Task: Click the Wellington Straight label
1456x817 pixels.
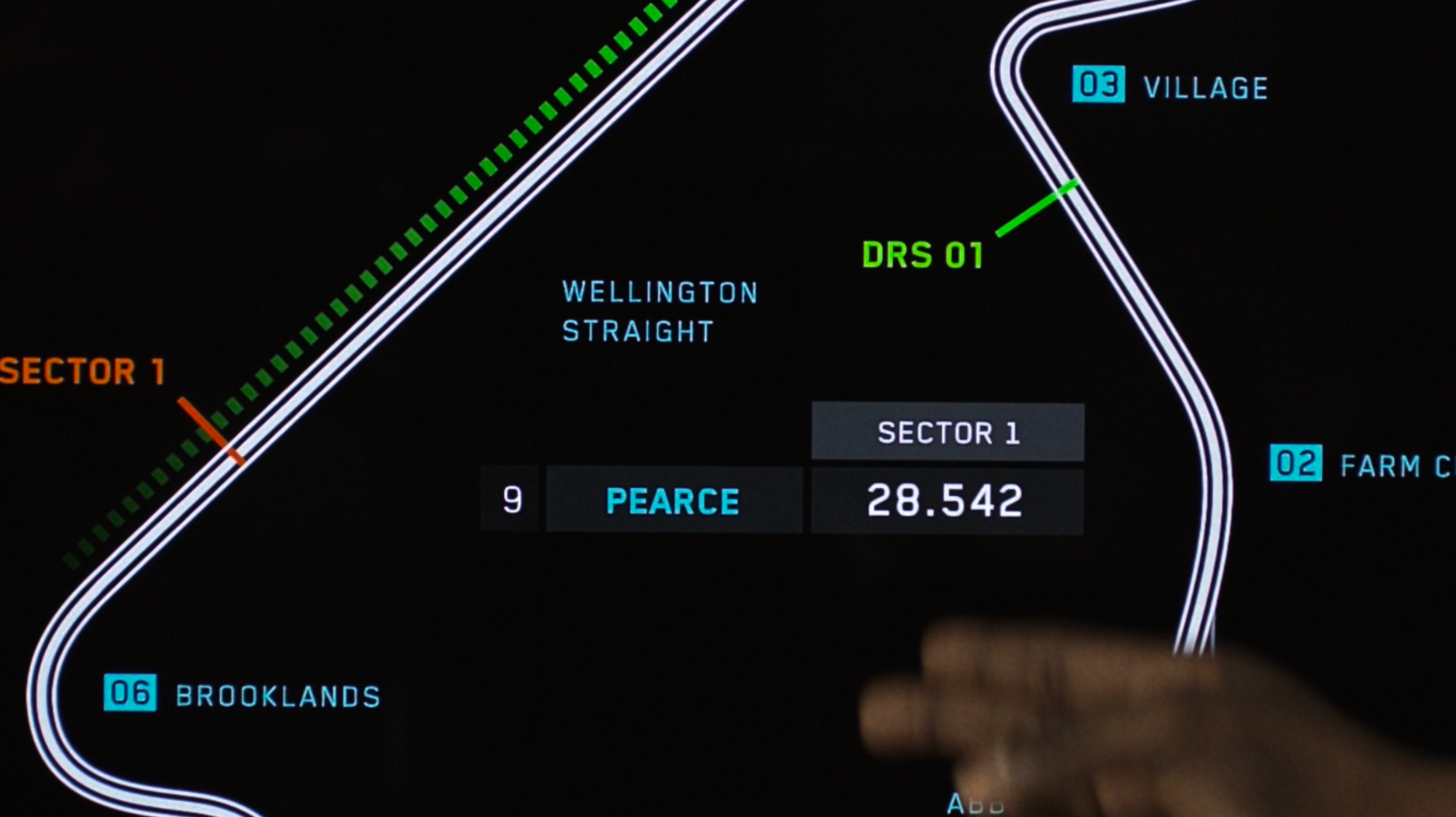Action: 660,312
